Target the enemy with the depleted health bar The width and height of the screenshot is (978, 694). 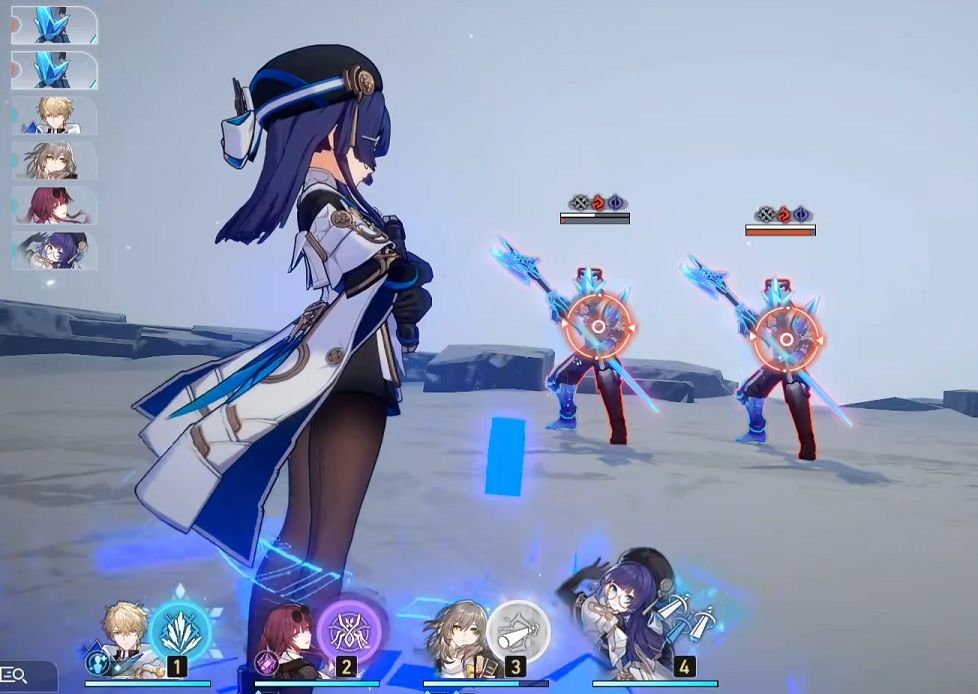click(x=597, y=328)
